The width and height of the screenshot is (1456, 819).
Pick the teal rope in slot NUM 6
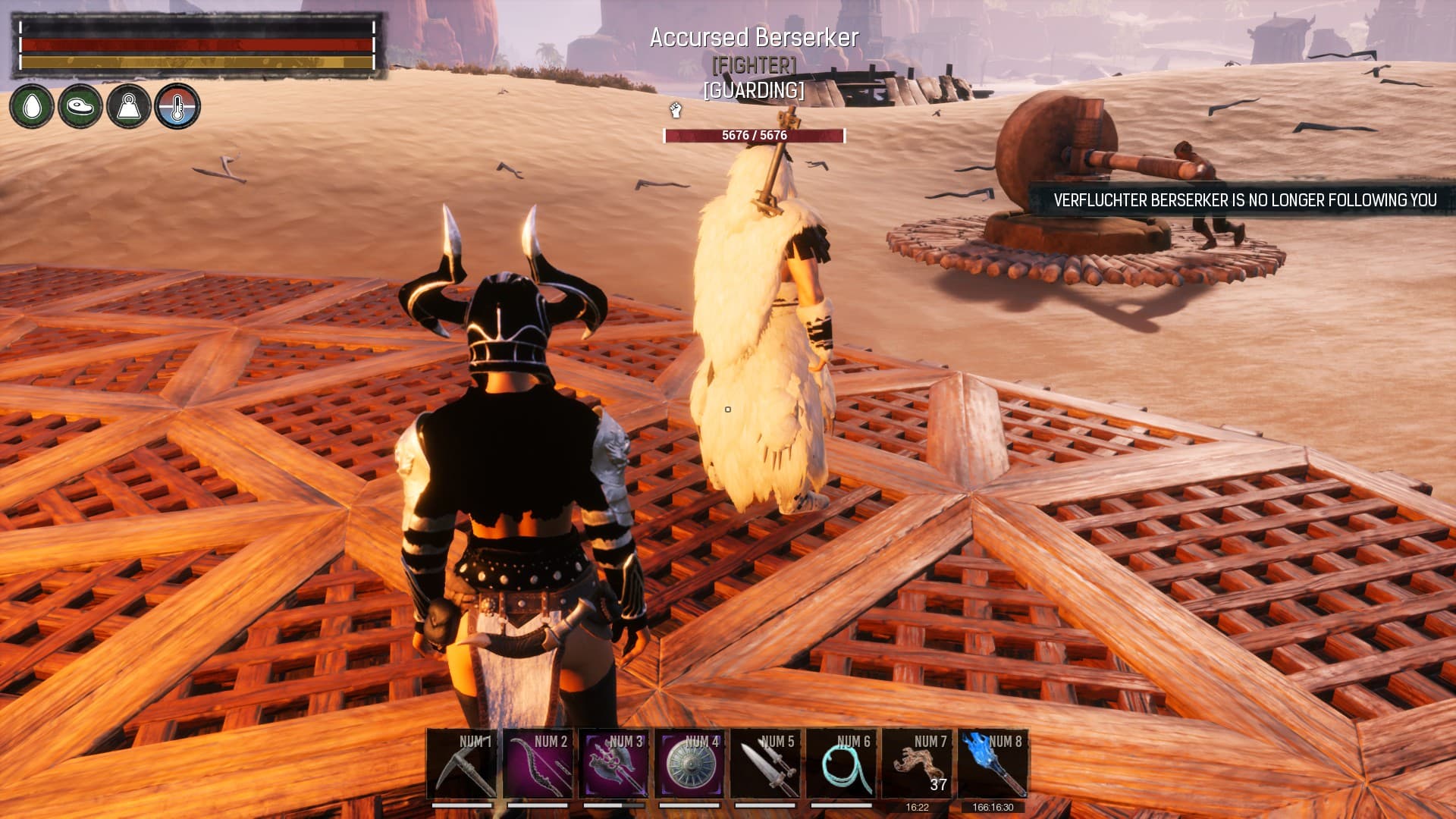coord(842,763)
